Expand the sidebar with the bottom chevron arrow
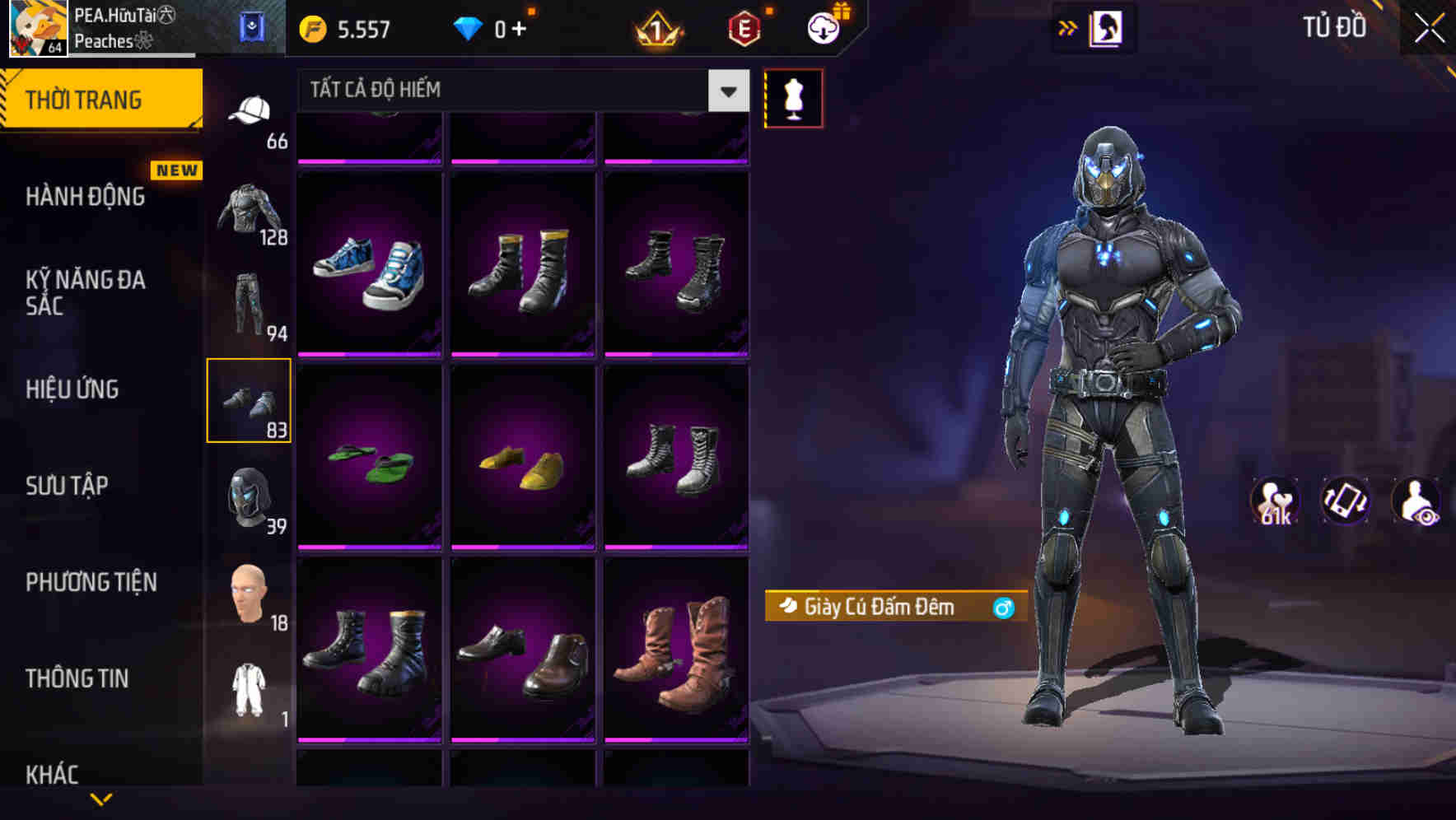 click(101, 797)
